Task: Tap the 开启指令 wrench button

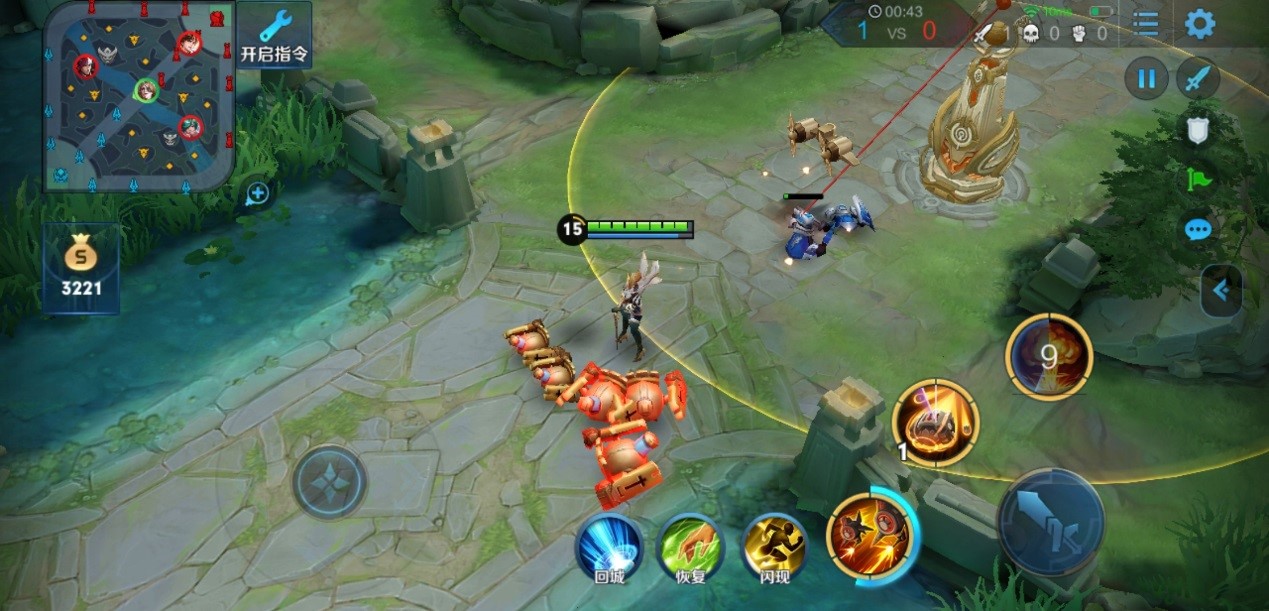Action: pos(273,35)
